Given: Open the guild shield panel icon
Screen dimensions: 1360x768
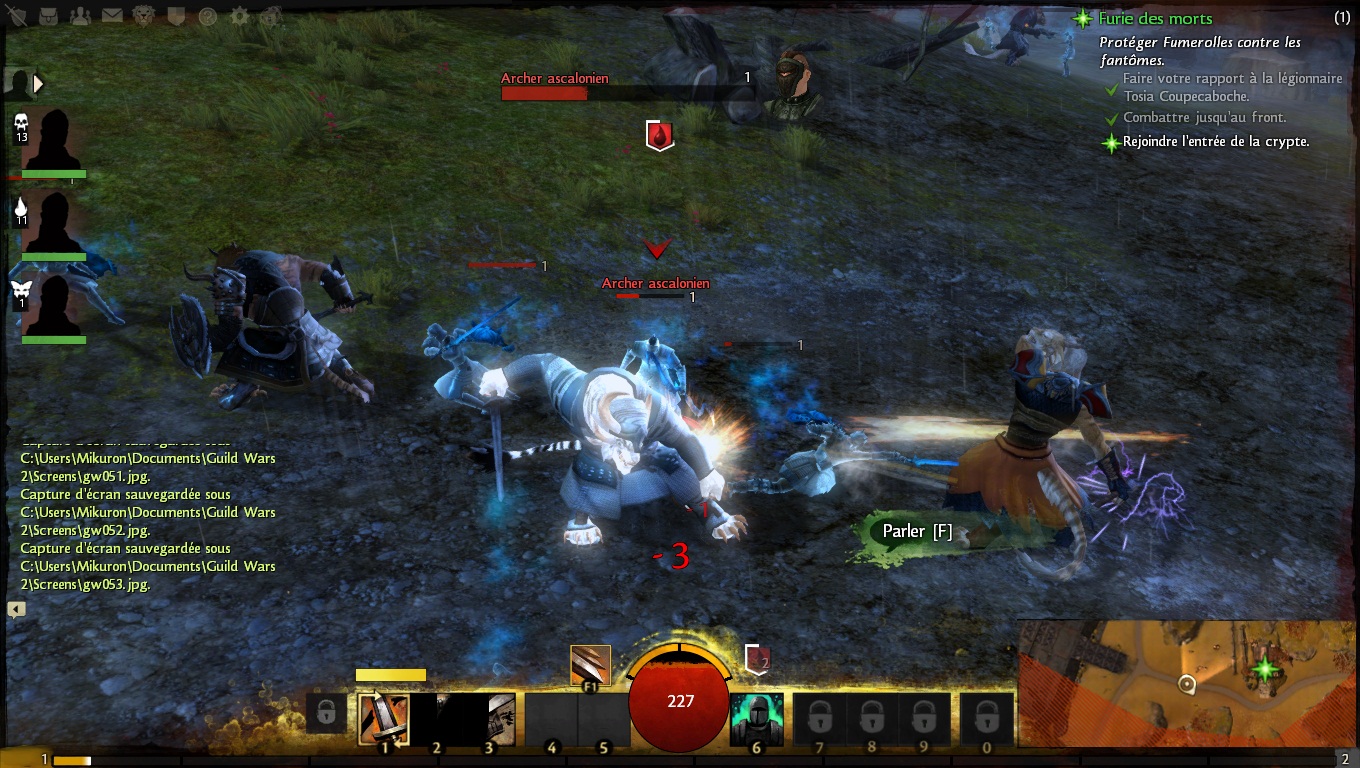Looking at the screenshot, I should tap(175, 15).
